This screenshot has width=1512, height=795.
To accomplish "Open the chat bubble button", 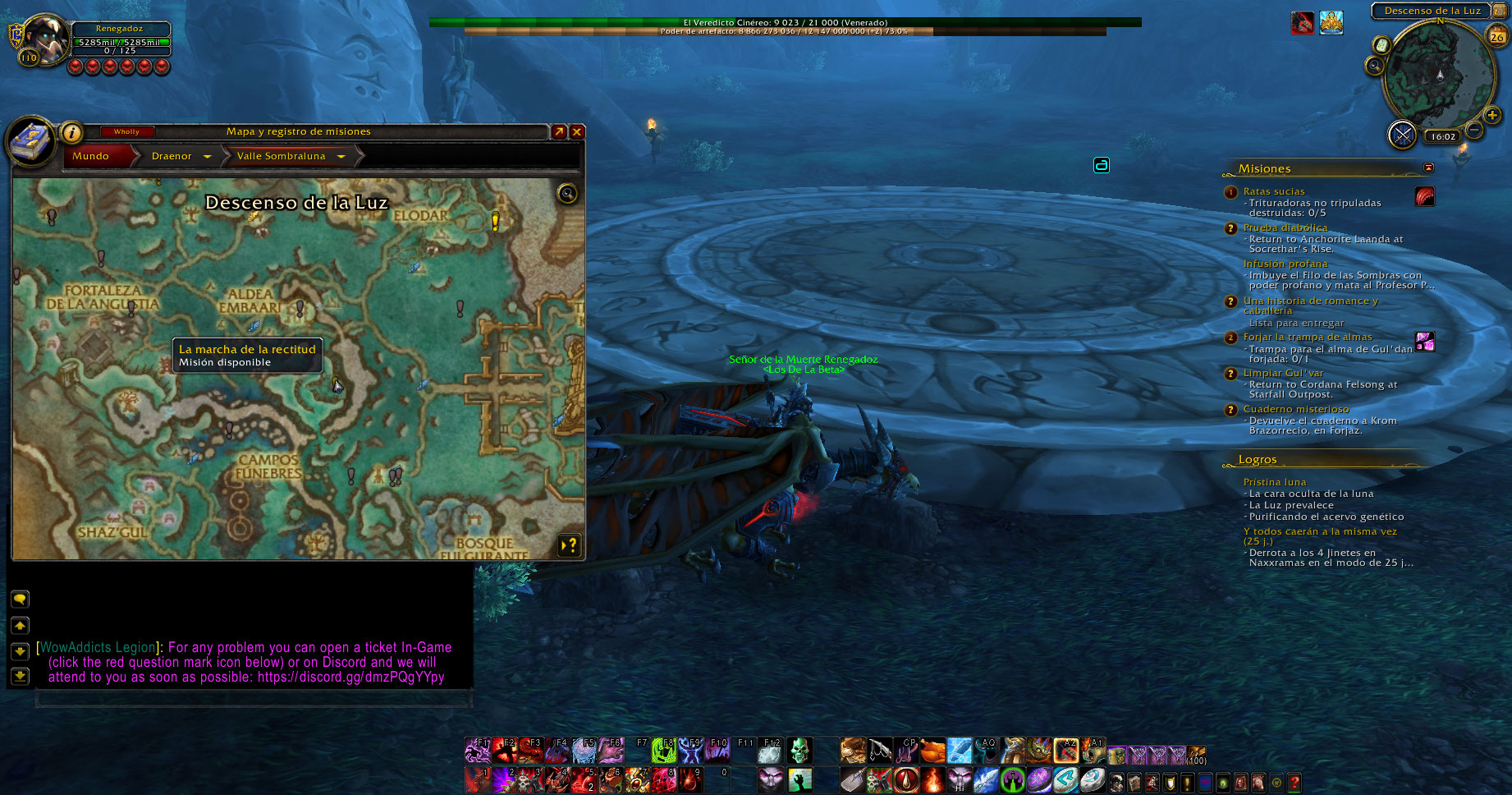I will coord(20,599).
